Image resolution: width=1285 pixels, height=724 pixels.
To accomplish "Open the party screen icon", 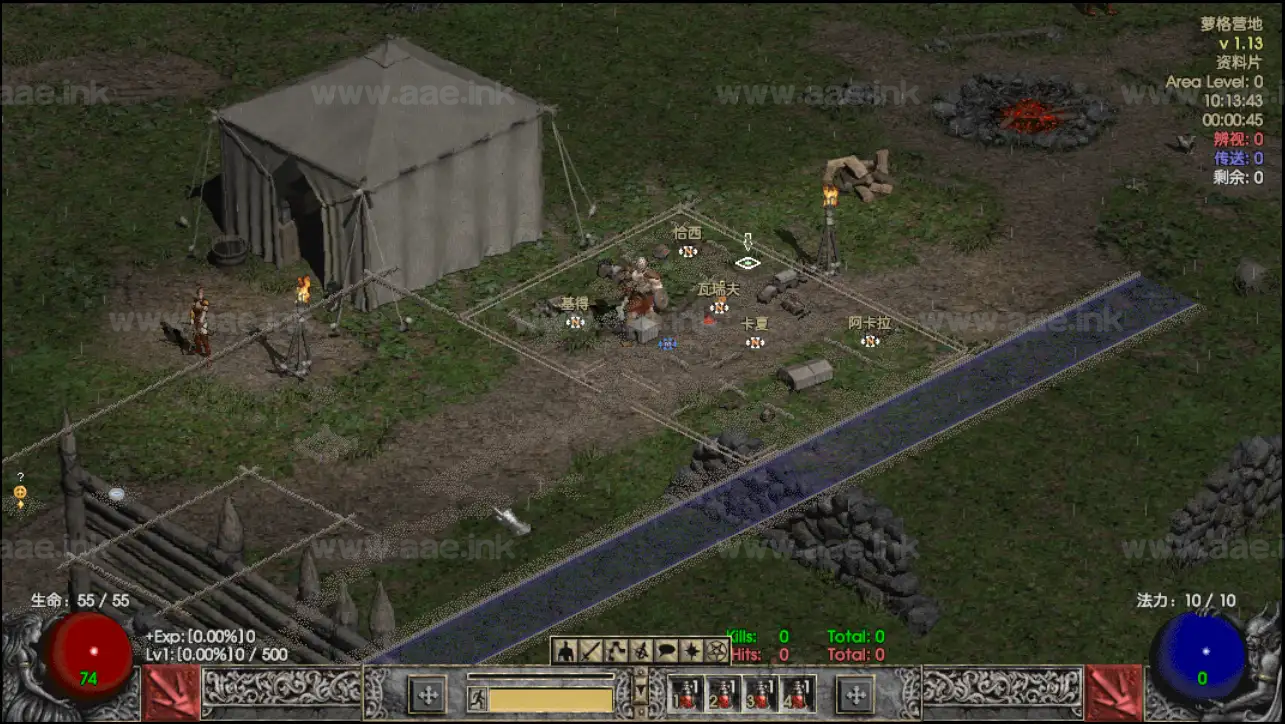I will pyautogui.click(x=641, y=651).
